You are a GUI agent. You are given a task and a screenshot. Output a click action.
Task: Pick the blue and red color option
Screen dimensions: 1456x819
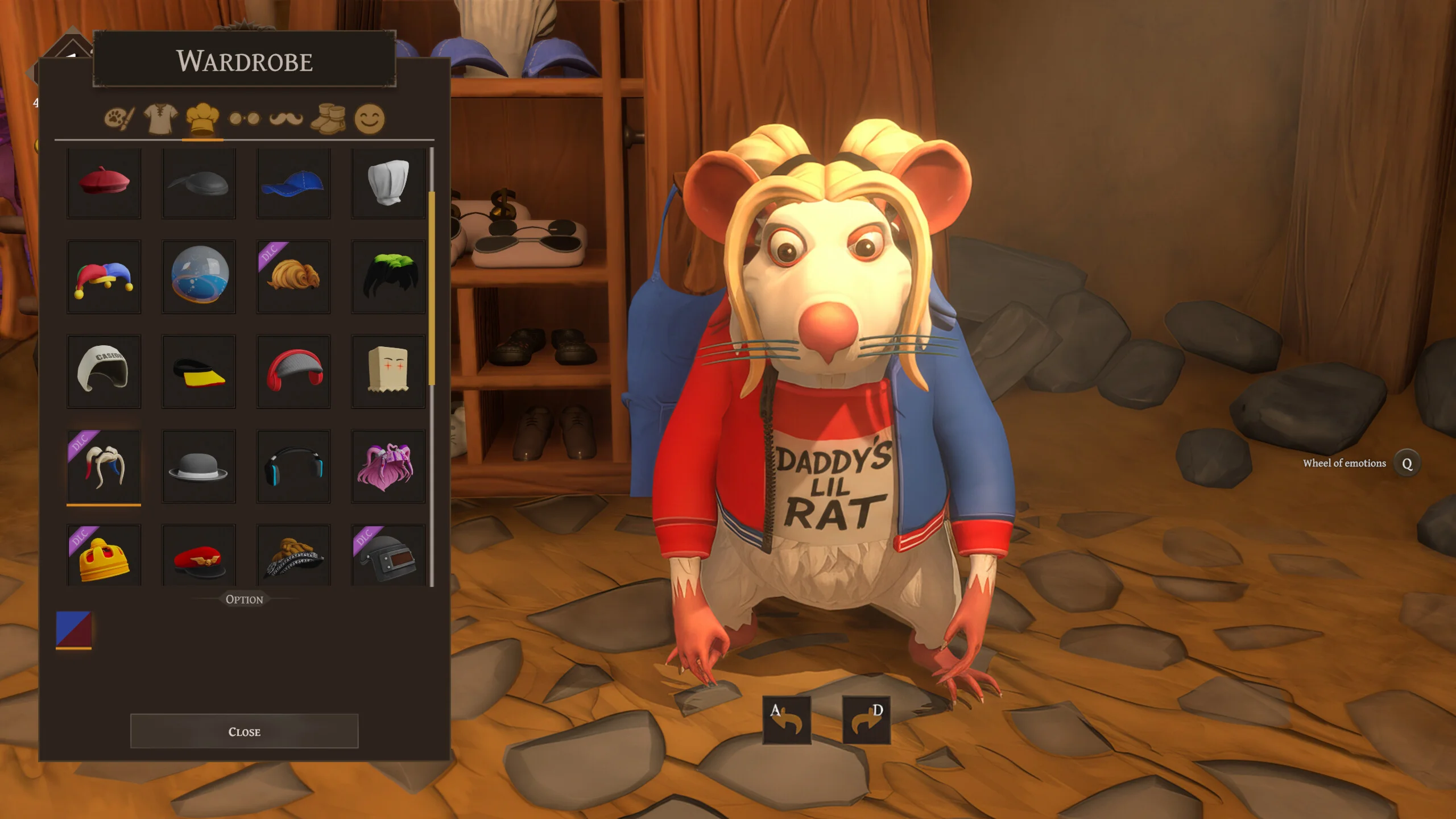tap(73, 630)
